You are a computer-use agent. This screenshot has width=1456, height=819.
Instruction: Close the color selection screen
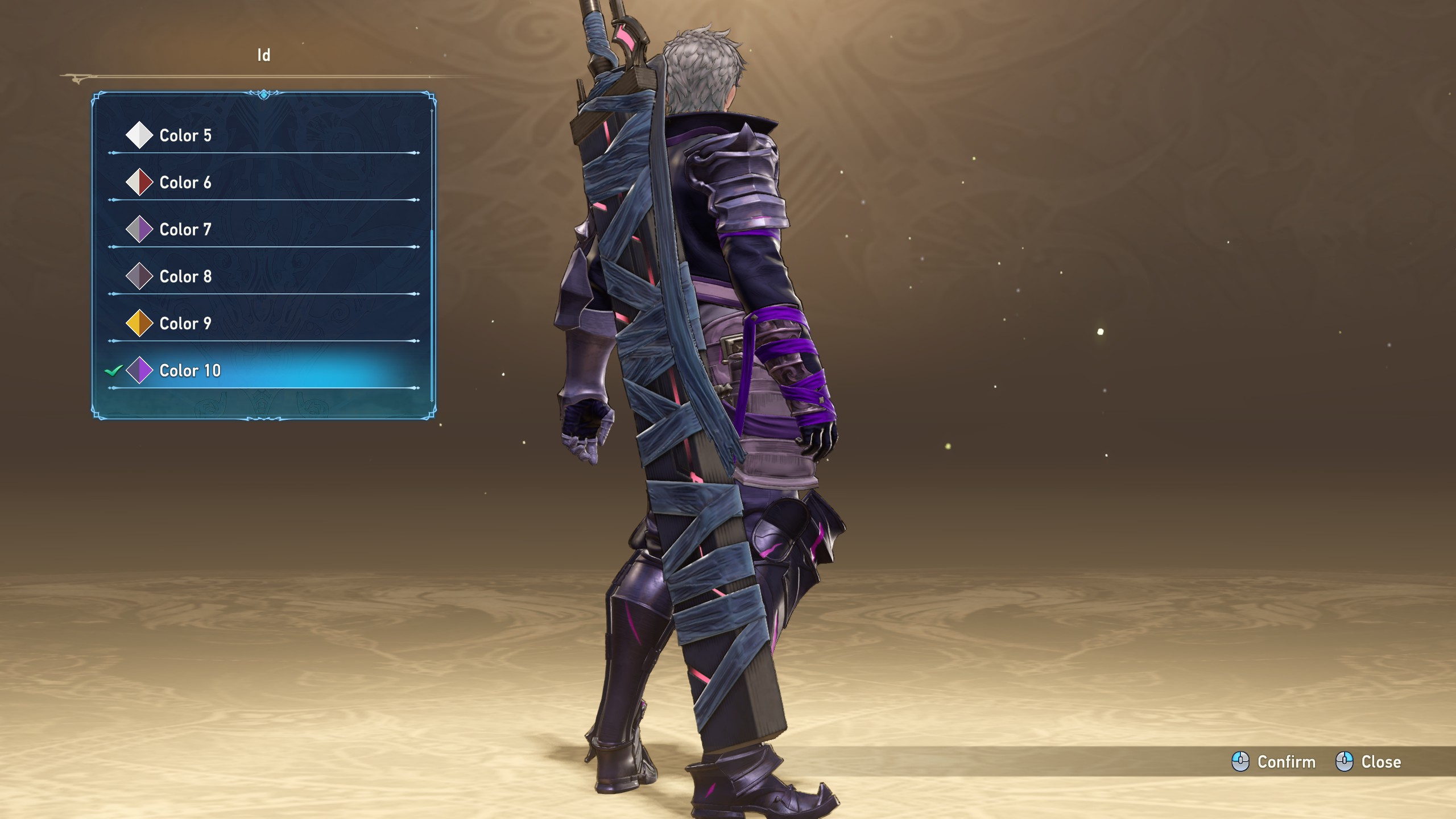pos(1368,762)
